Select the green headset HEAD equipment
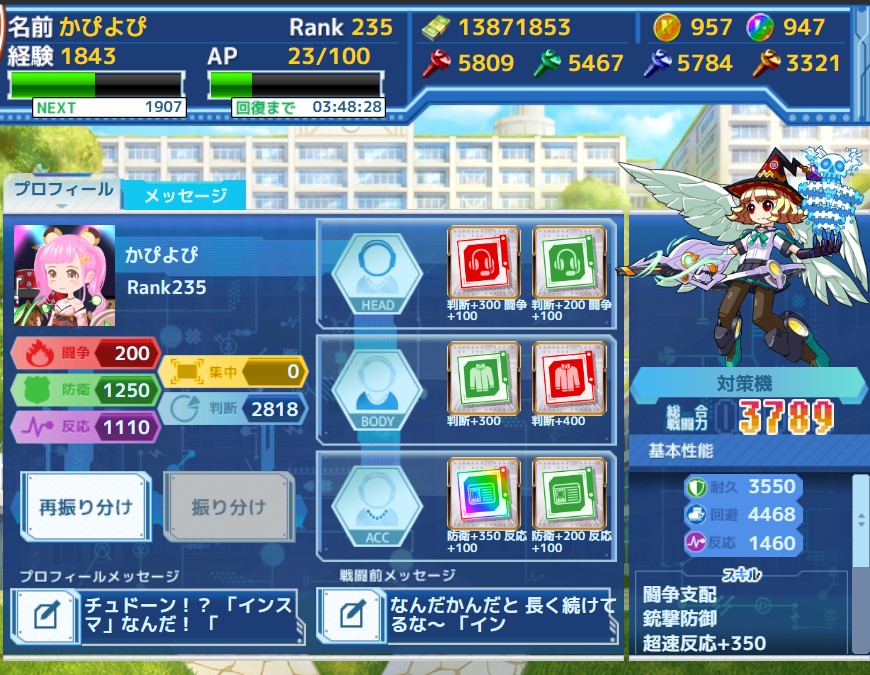 pos(568,262)
